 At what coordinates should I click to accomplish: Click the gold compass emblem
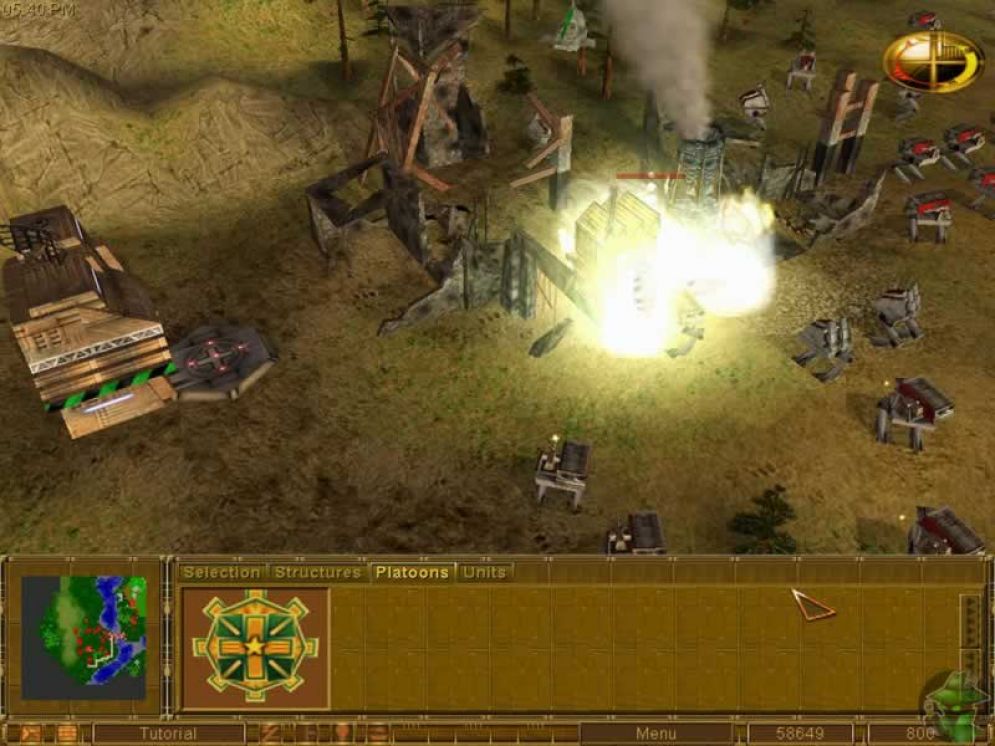click(932, 62)
